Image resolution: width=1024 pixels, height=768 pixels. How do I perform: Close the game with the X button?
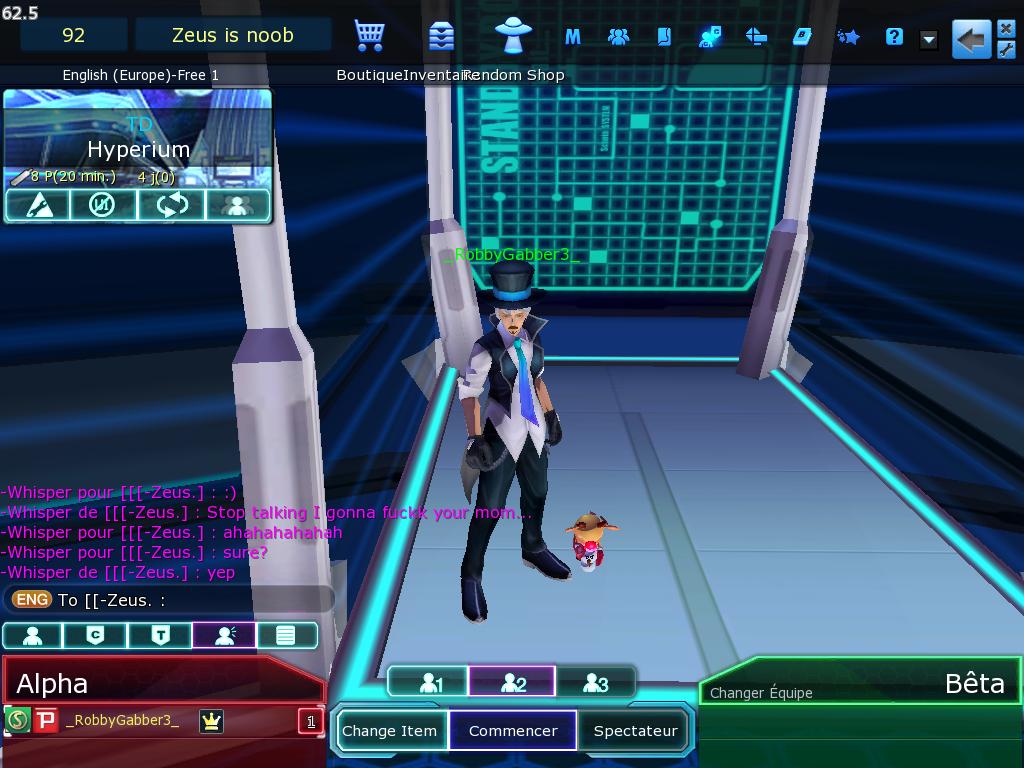click(1007, 29)
